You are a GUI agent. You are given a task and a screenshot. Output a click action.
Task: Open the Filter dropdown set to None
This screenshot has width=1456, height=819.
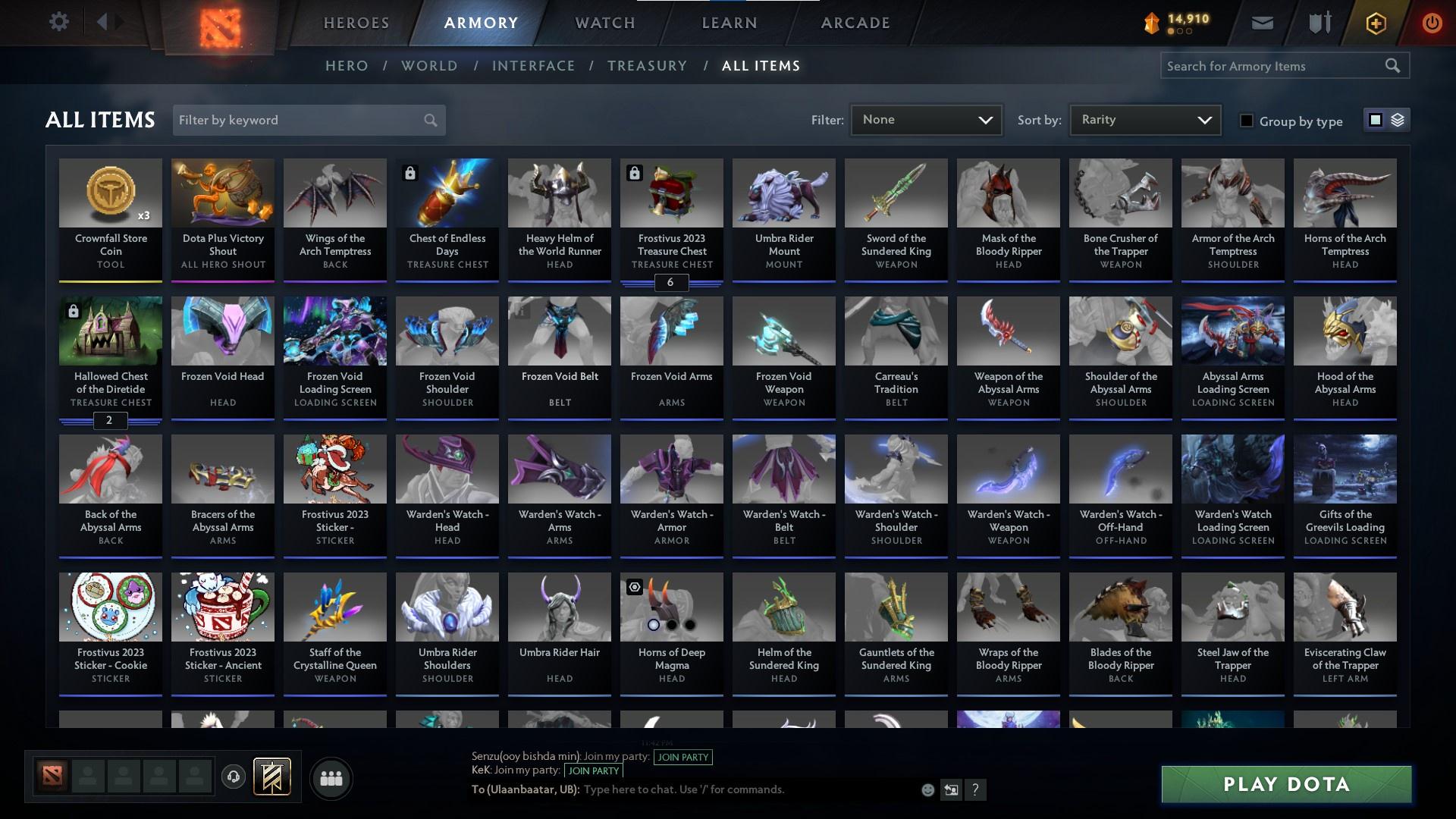[925, 119]
